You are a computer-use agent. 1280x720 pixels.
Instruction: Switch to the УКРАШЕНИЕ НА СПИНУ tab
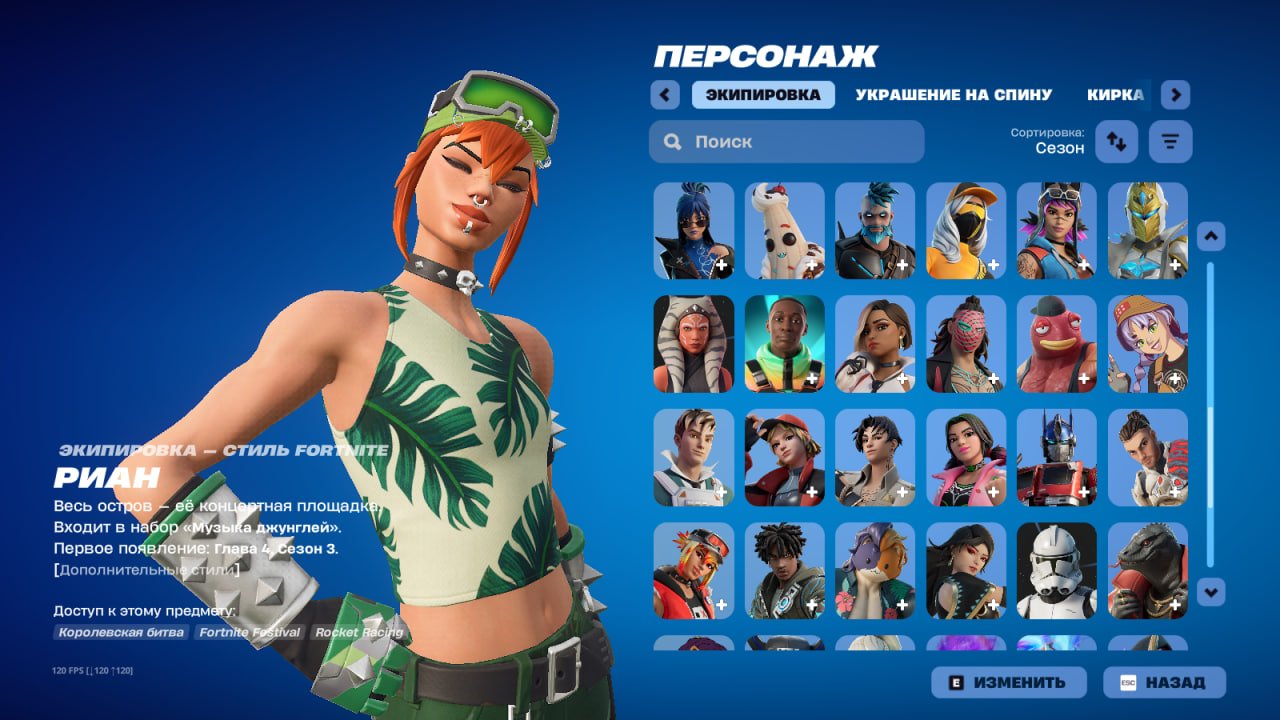(x=952, y=93)
